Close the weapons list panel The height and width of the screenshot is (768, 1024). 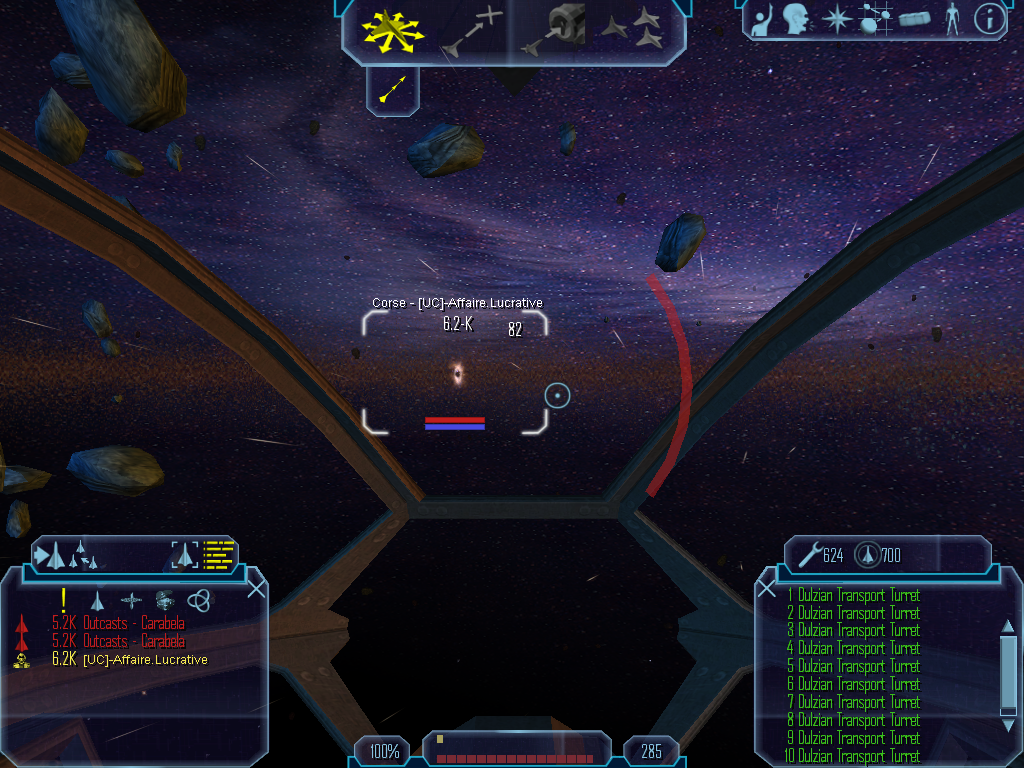(x=767, y=588)
